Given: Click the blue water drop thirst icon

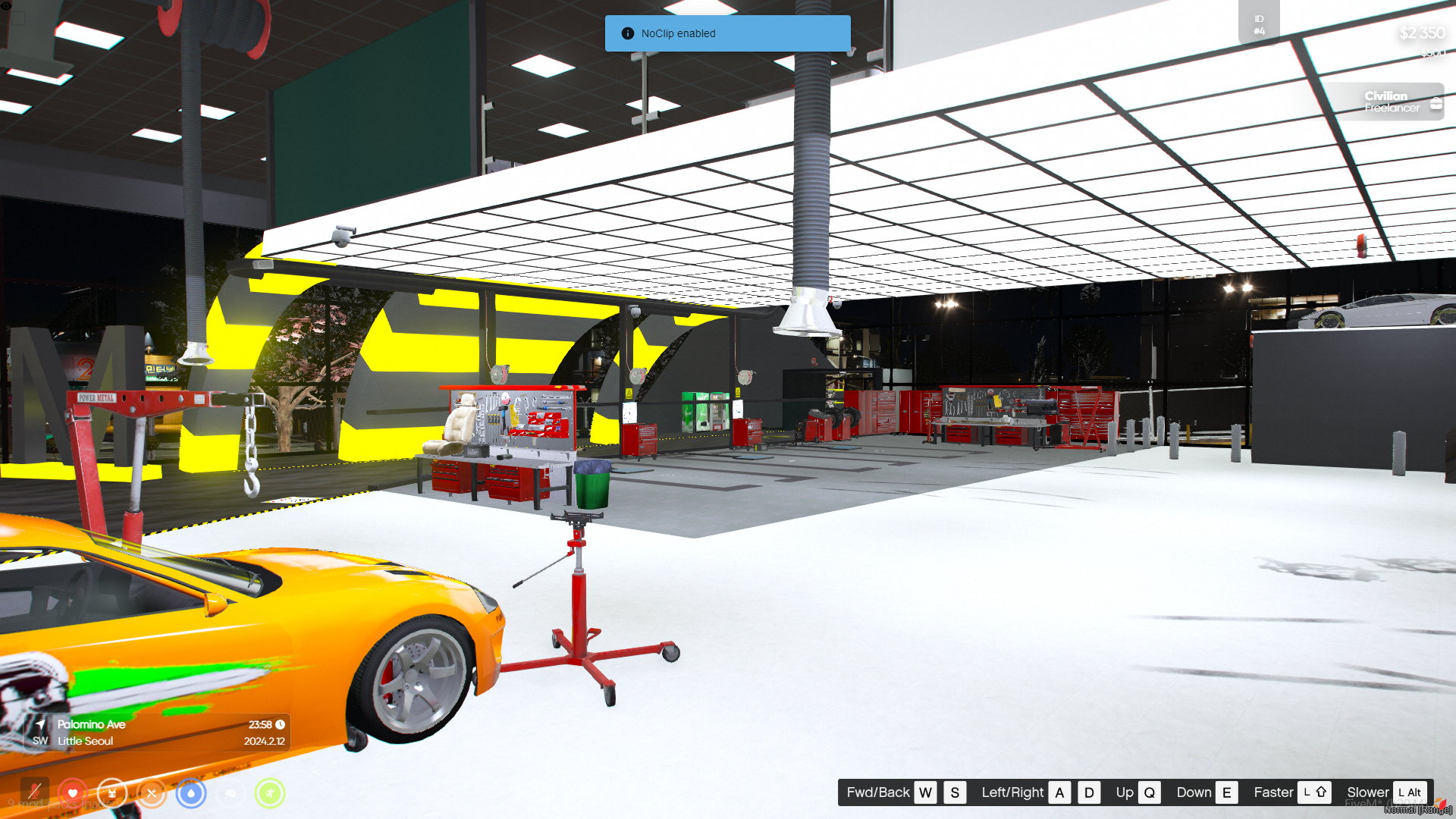Looking at the screenshot, I should pyautogui.click(x=191, y=793).
